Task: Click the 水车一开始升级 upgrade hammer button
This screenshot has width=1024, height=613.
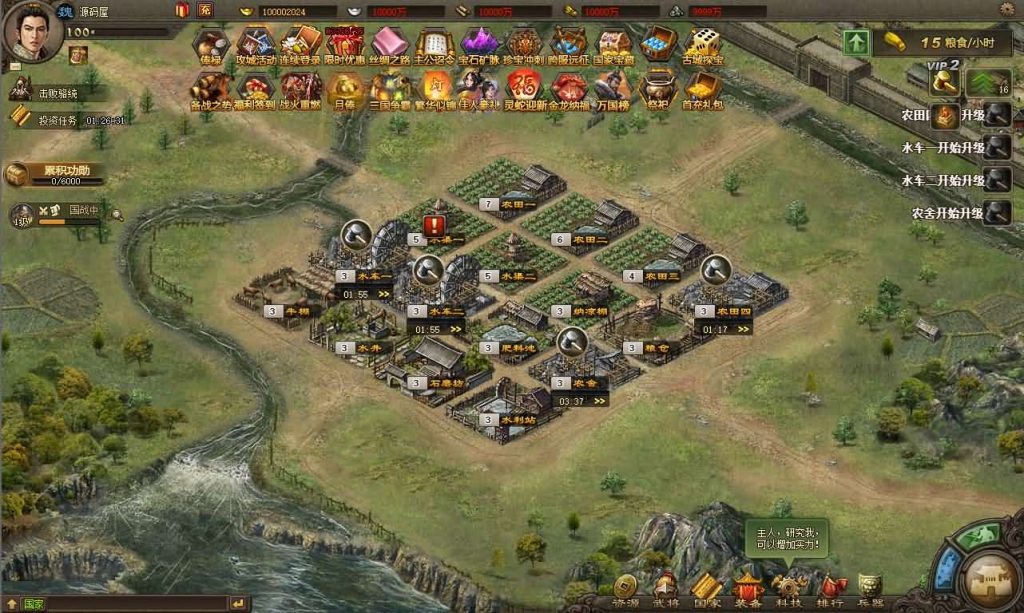Action: coord(996,148)
